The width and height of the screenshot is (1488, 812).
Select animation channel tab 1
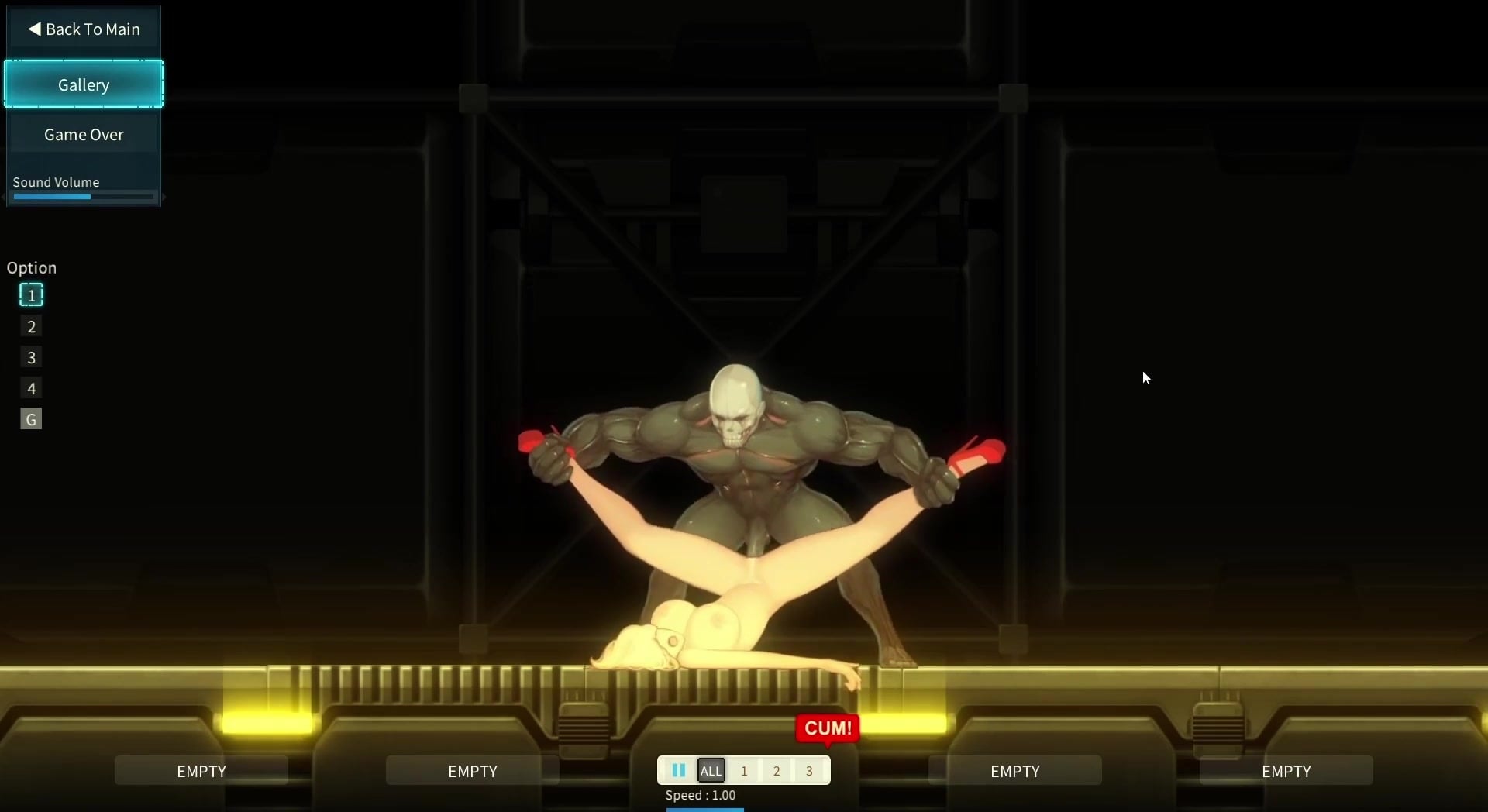[x=744, y=770]
